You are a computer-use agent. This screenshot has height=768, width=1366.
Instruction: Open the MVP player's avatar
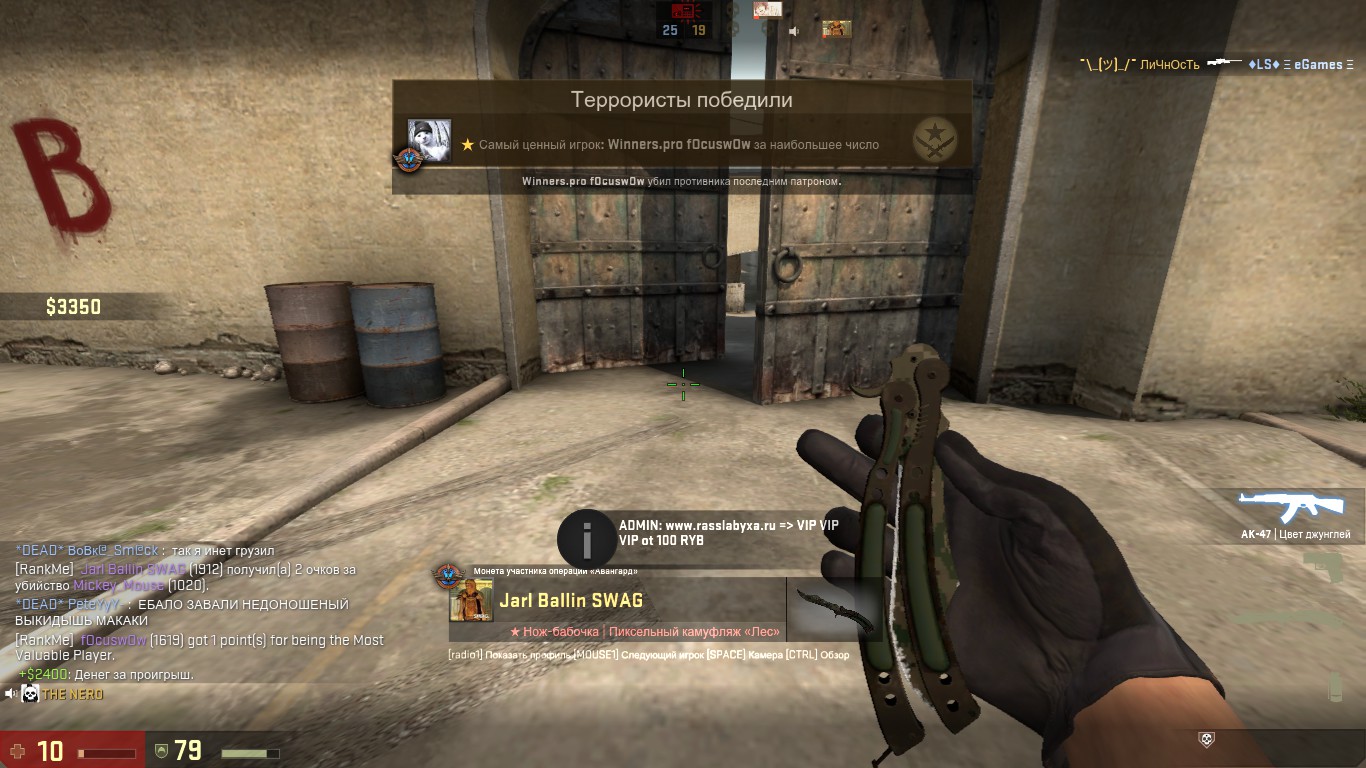[429, 141]
